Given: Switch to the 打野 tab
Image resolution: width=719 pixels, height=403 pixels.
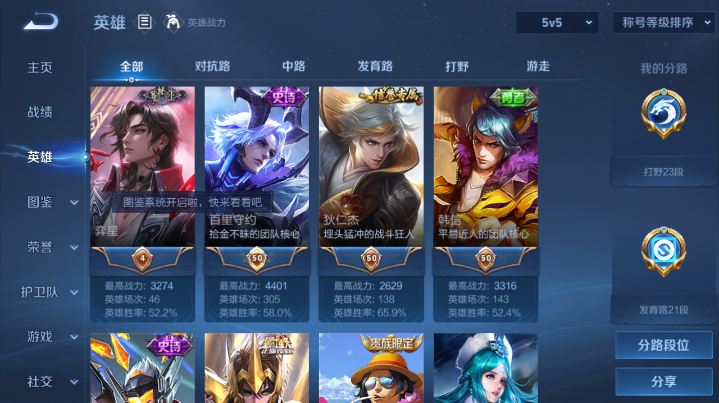Looking at the screenshot, I should point(456,66).
